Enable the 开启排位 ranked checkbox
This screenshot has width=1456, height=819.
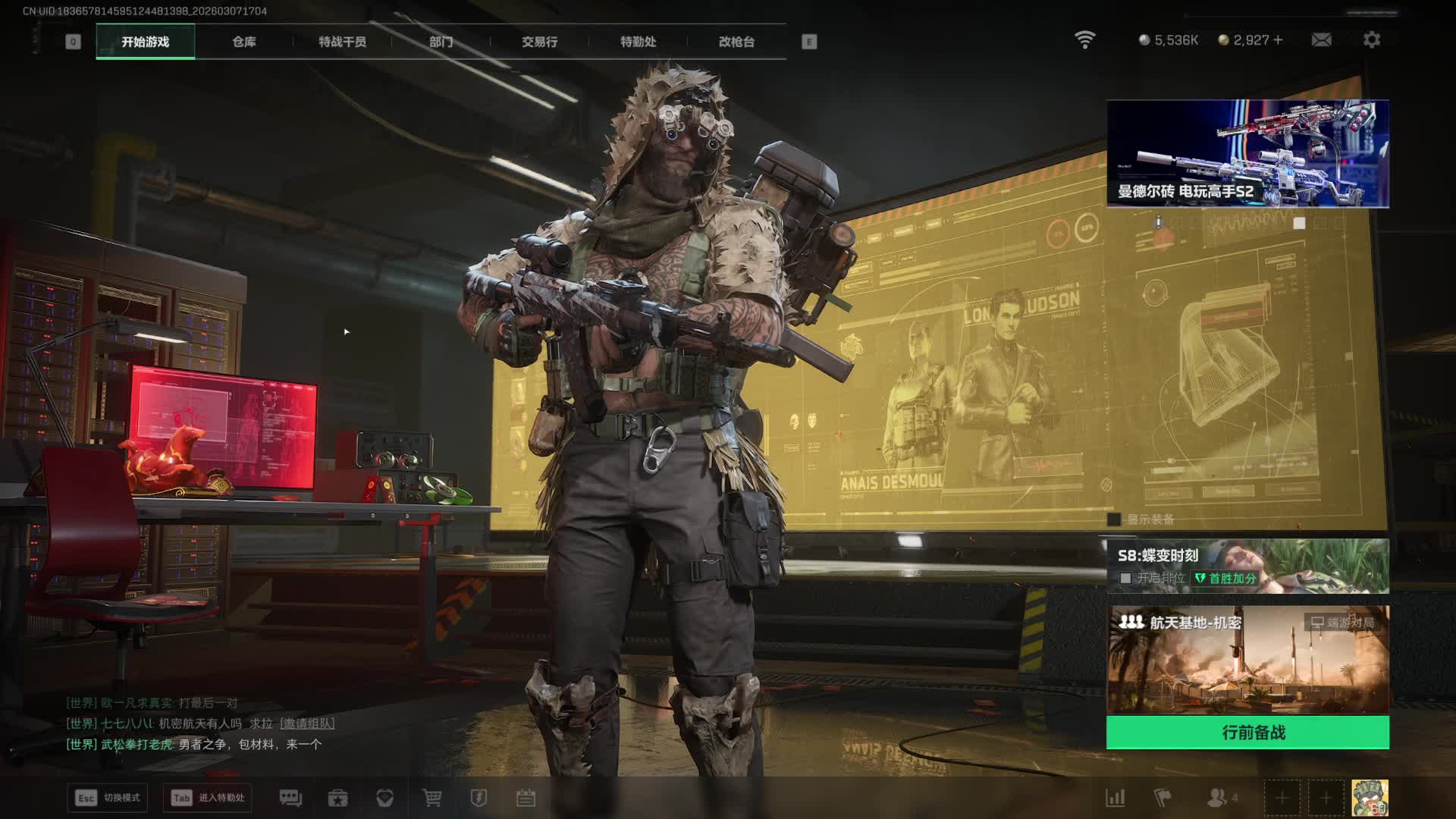pyautogui.click(x=1126, y=579)
